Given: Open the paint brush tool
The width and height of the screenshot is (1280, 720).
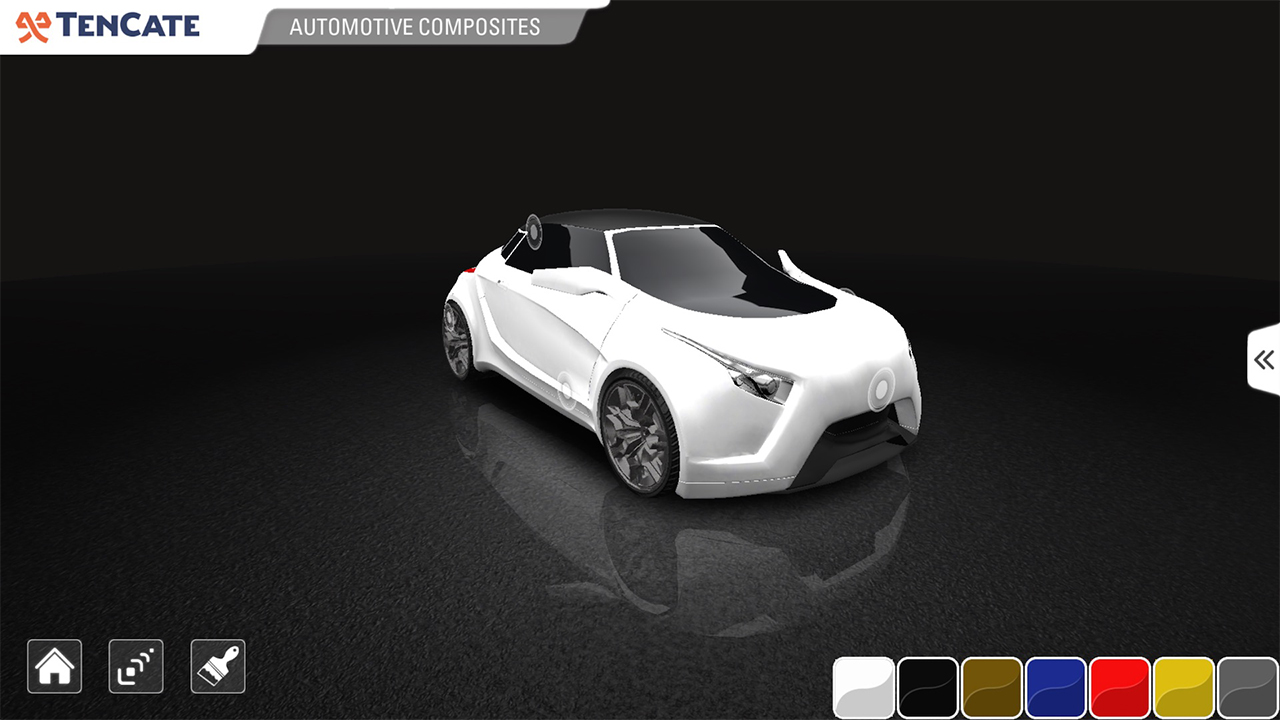Looking at the screenshot, I should 217,666.
